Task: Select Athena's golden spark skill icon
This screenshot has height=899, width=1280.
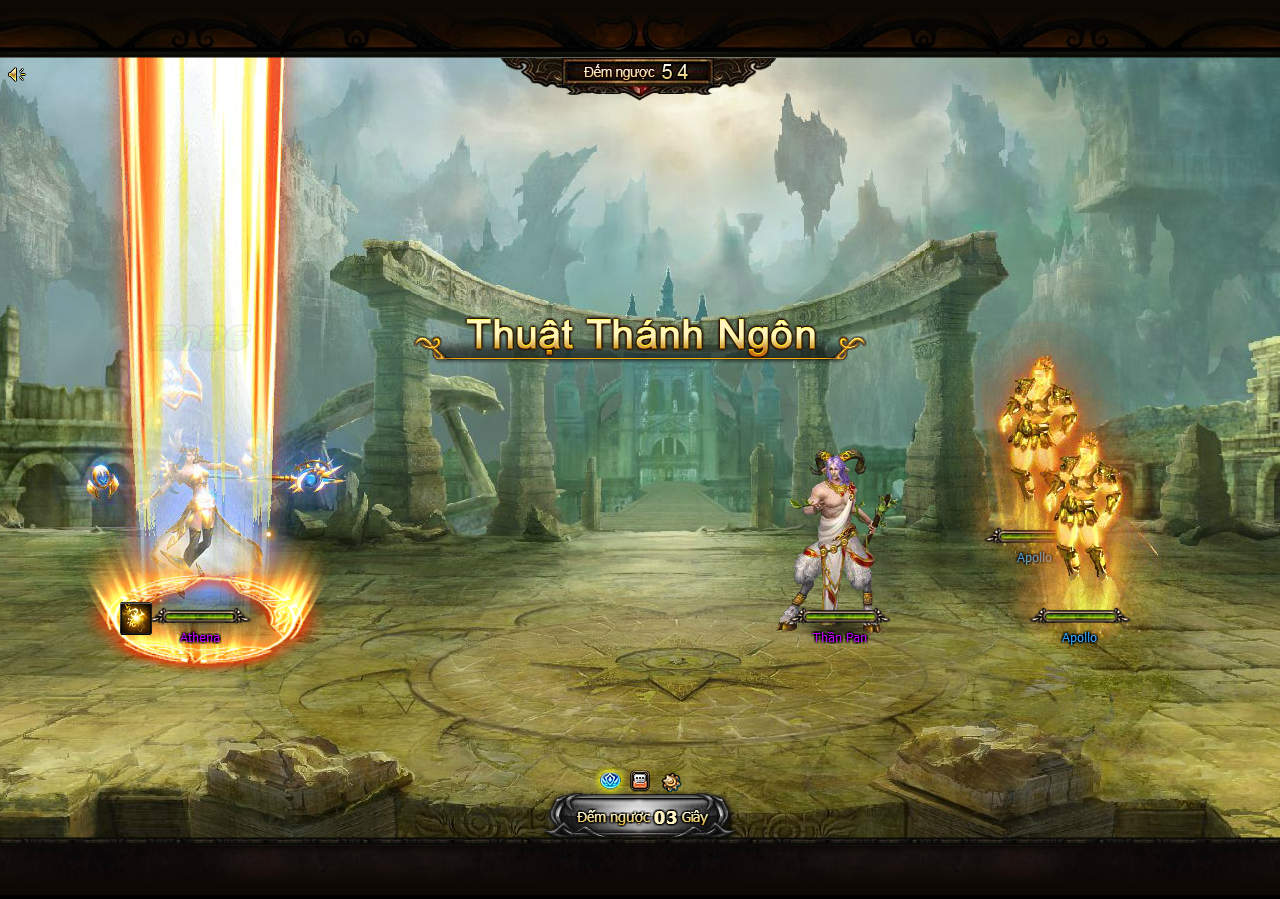Action: pos(136,618)
